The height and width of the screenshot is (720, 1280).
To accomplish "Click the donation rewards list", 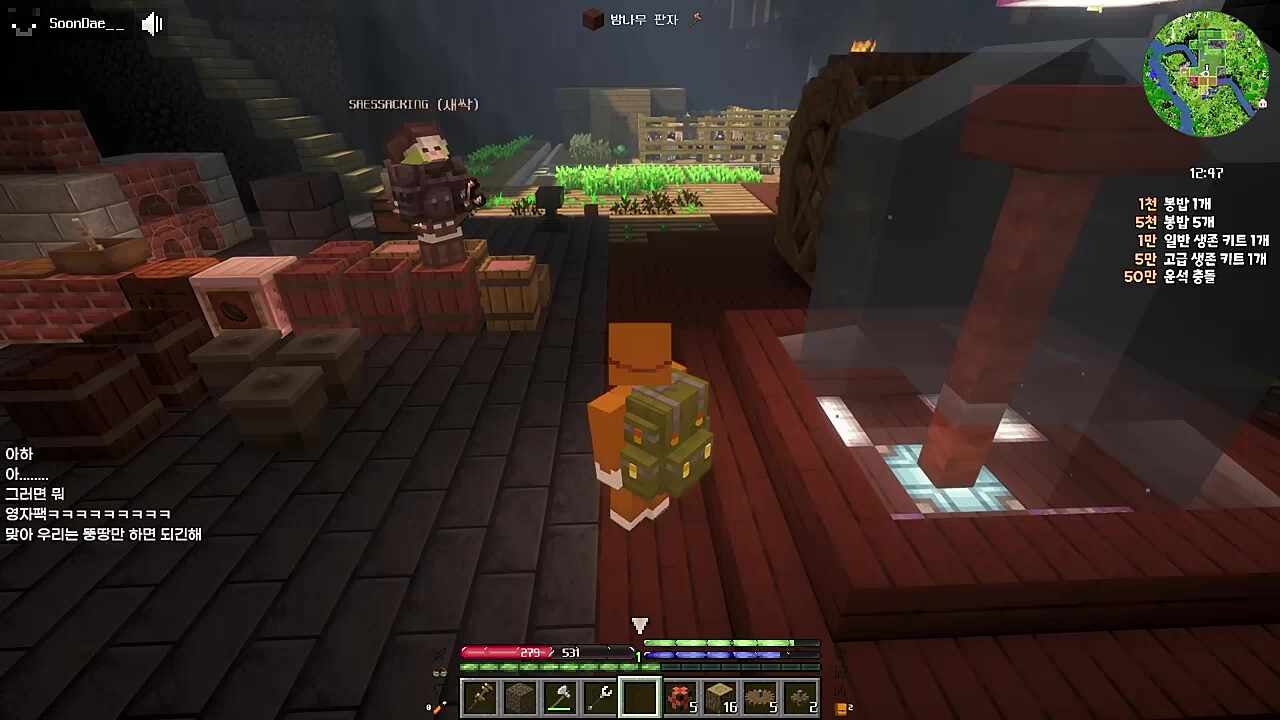I will click(x=1197, y=240).
